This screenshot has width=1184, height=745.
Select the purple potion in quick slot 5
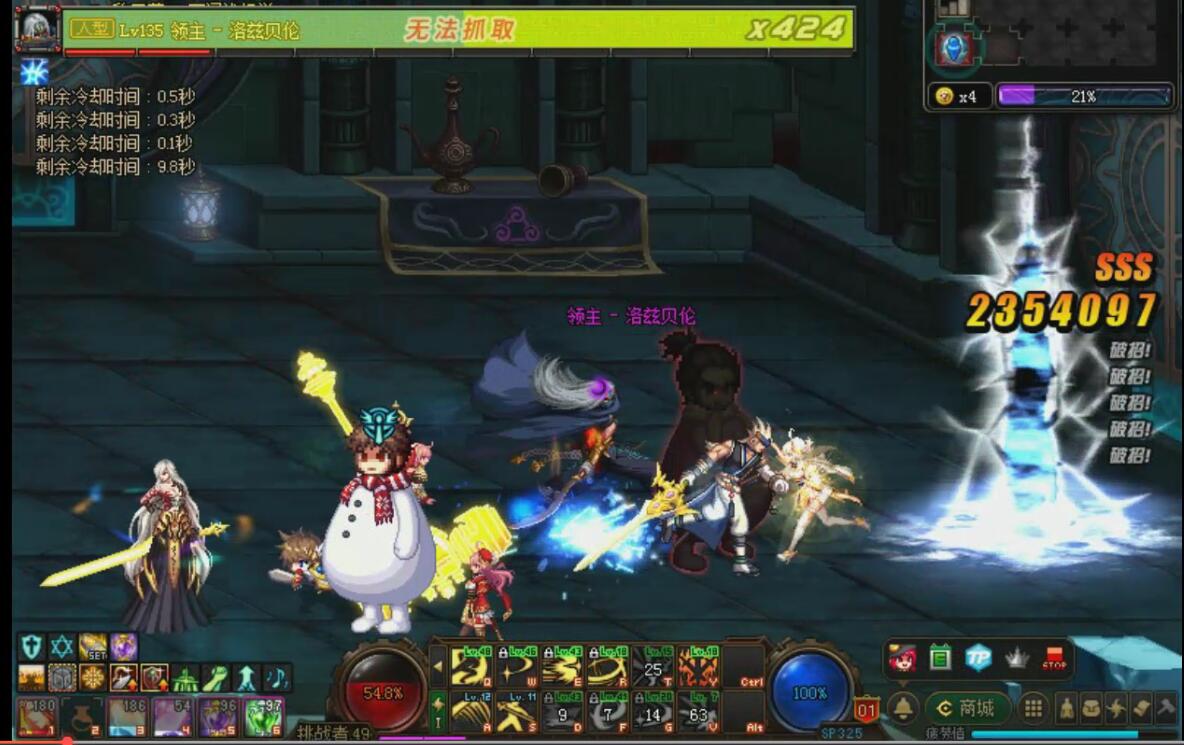pos(219,717)
